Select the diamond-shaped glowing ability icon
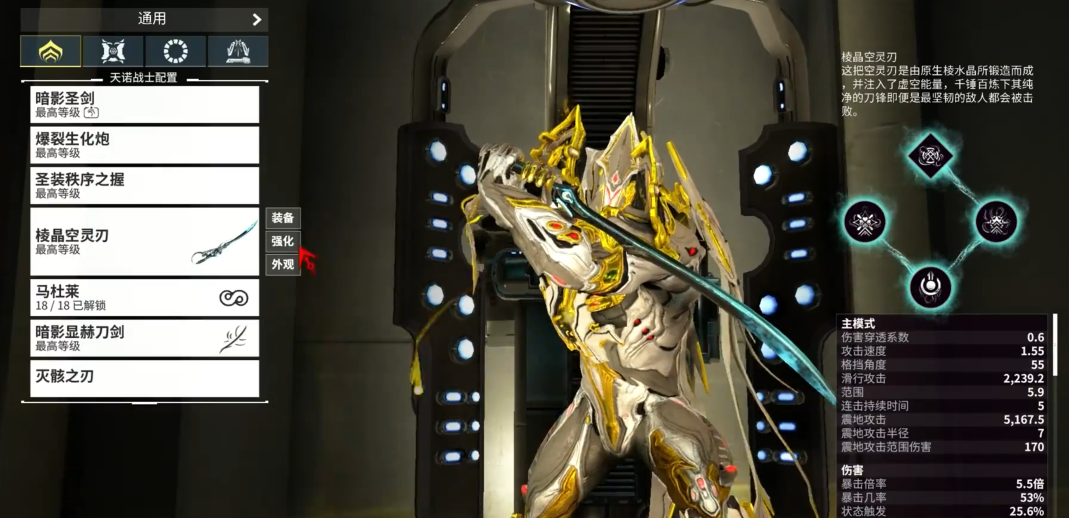This screenshot has height=518, width=1069. coord(931,156)
